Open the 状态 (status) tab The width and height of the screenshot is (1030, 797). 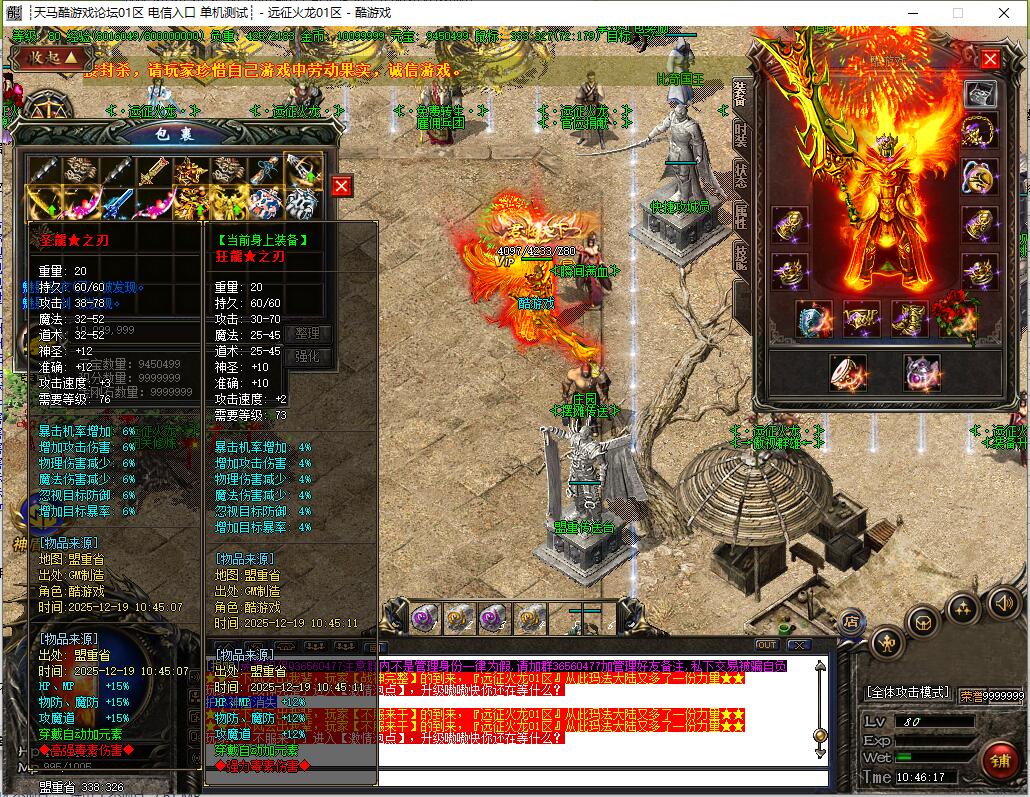[x=741, y=174]
